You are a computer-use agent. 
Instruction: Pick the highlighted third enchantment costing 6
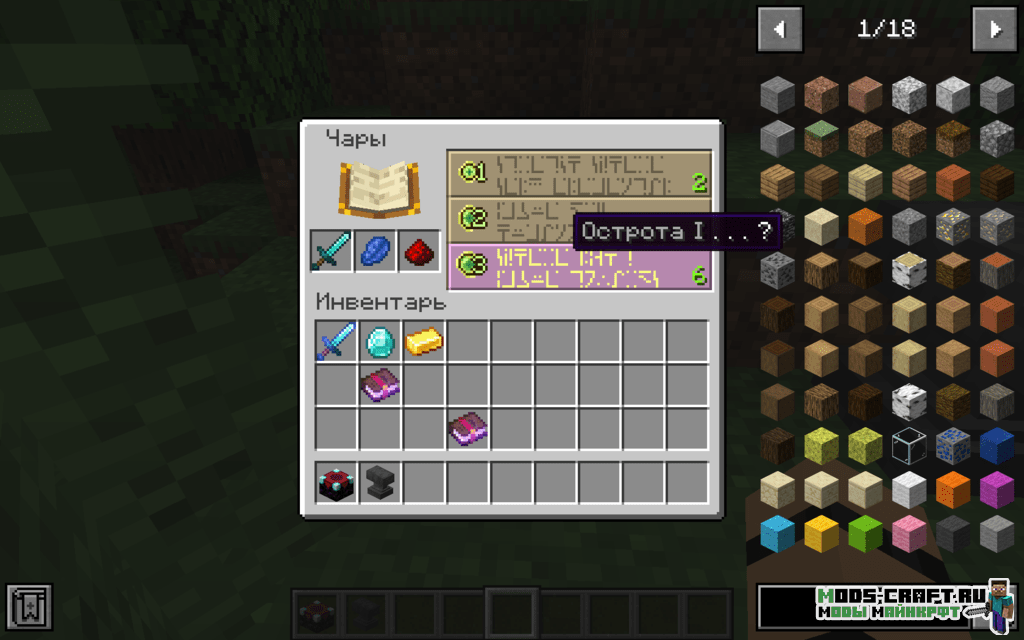pos(579,267)
